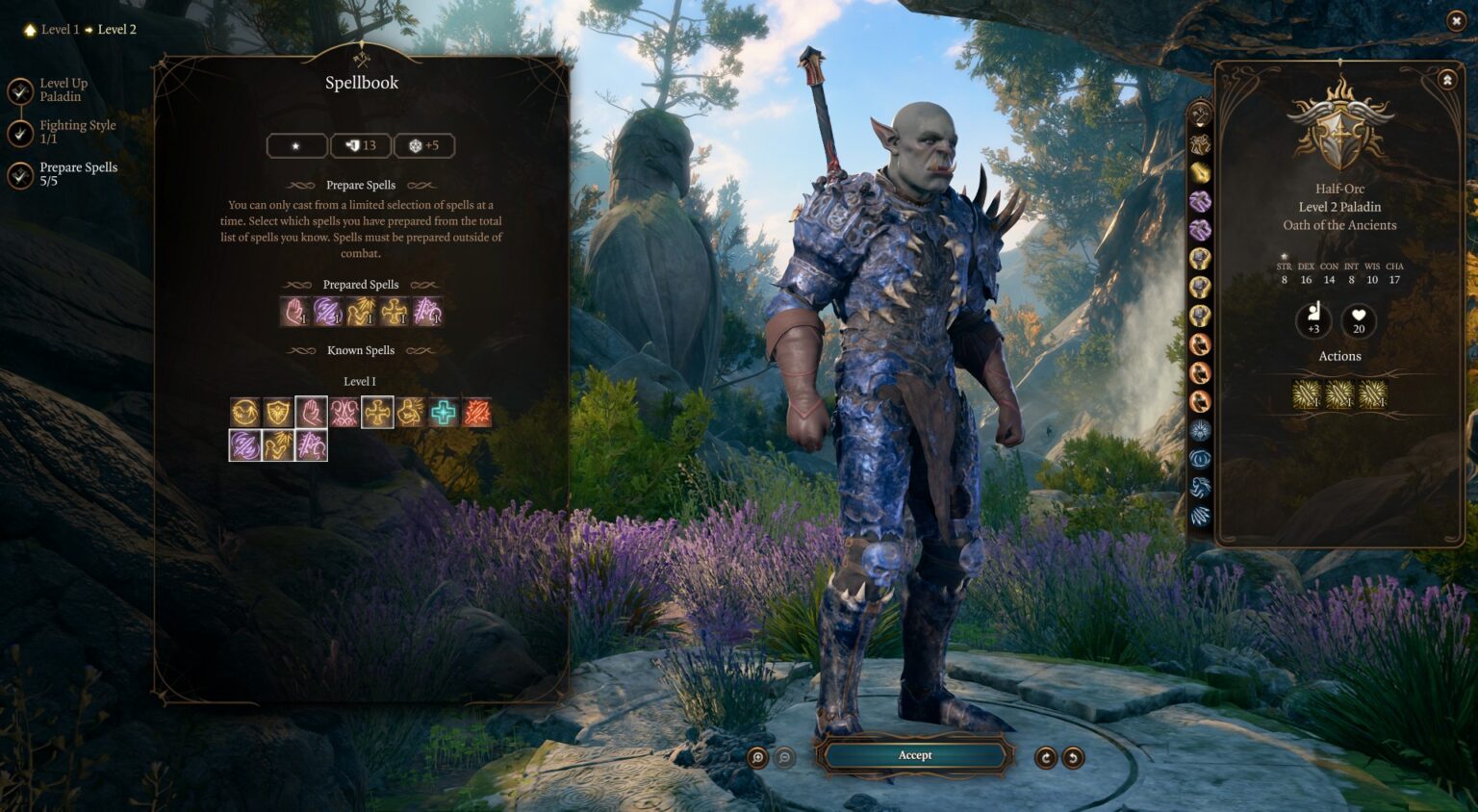Screen dimensions: 1478x812
Task: Select the golden flexing-arm Heroism spell
Action: click(x=410, y=413)
